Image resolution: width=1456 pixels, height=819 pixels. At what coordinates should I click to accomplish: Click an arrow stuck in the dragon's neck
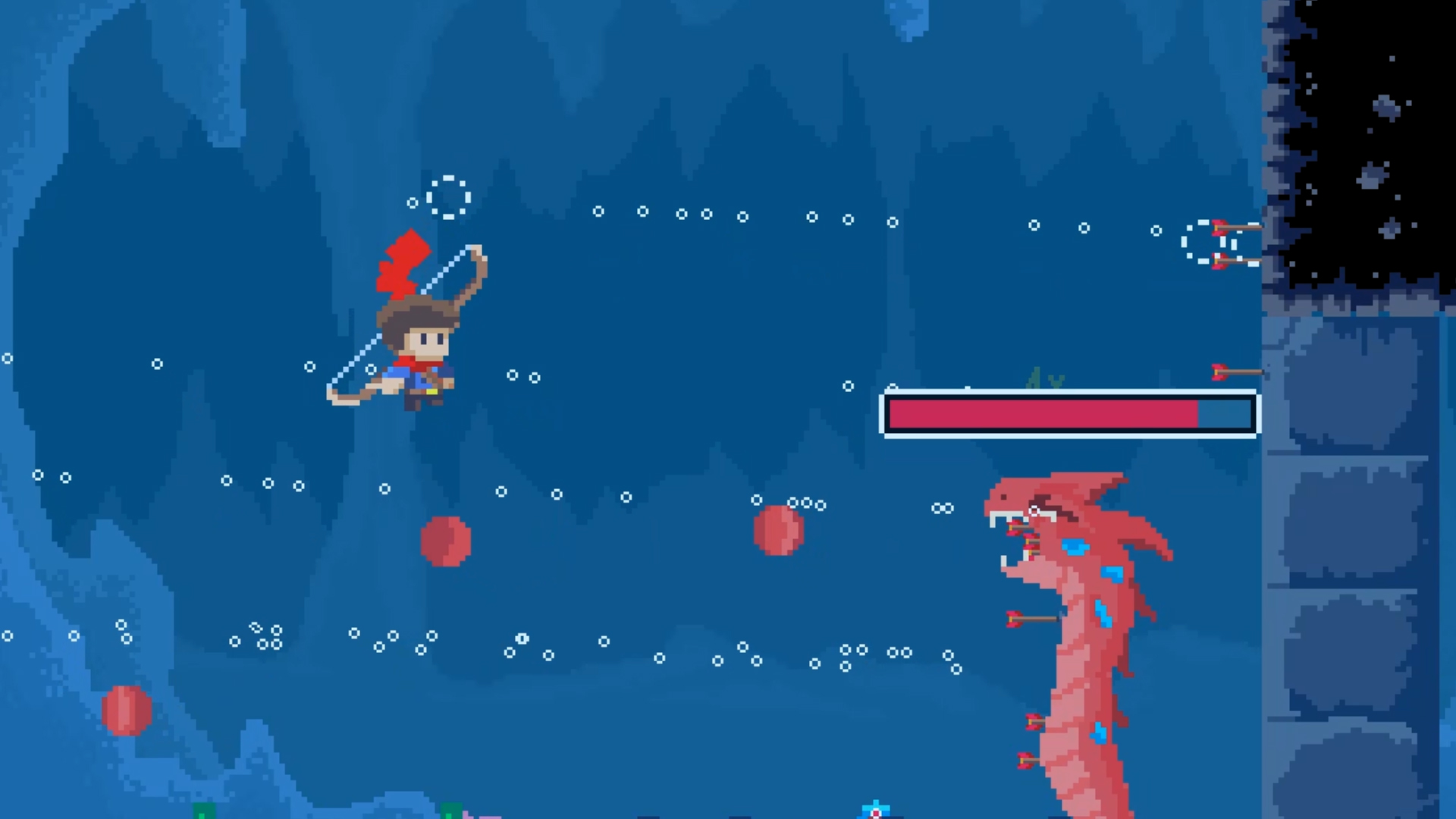click(1031, 618)
